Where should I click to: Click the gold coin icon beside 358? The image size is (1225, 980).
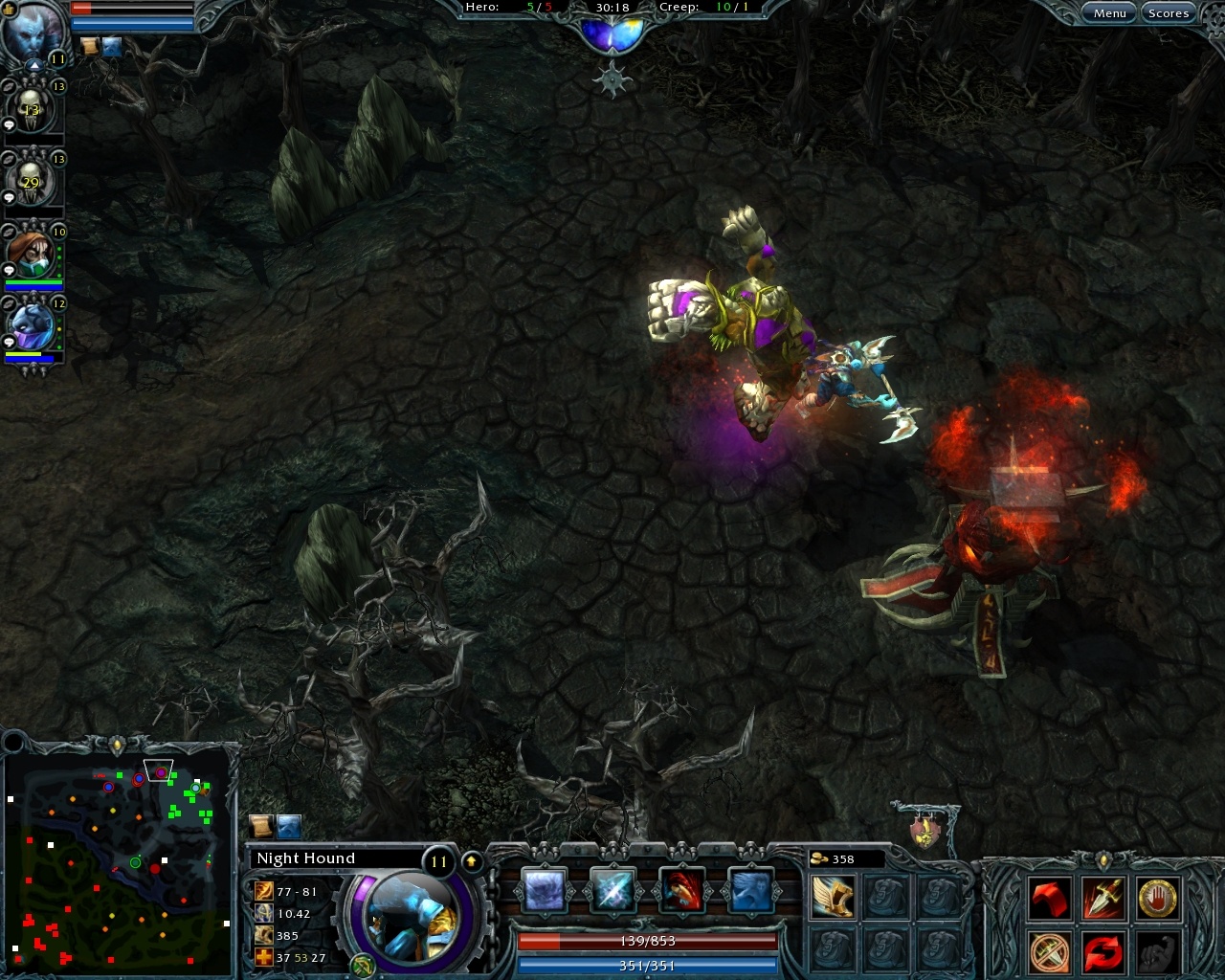click(x=818, y=858)
